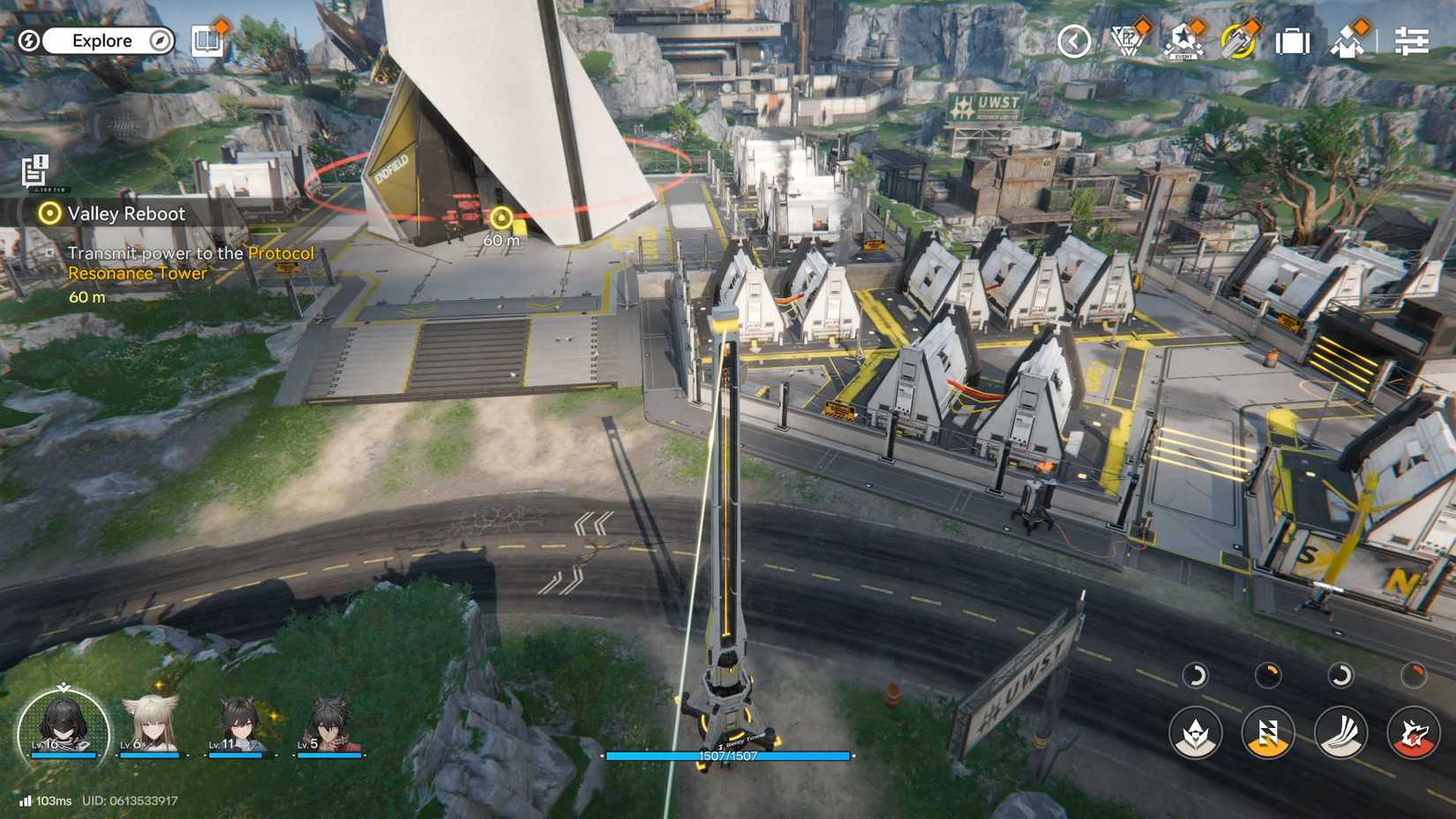Click the lightning bolt icon top-left
1456x819 pixels.
[29, 41]
